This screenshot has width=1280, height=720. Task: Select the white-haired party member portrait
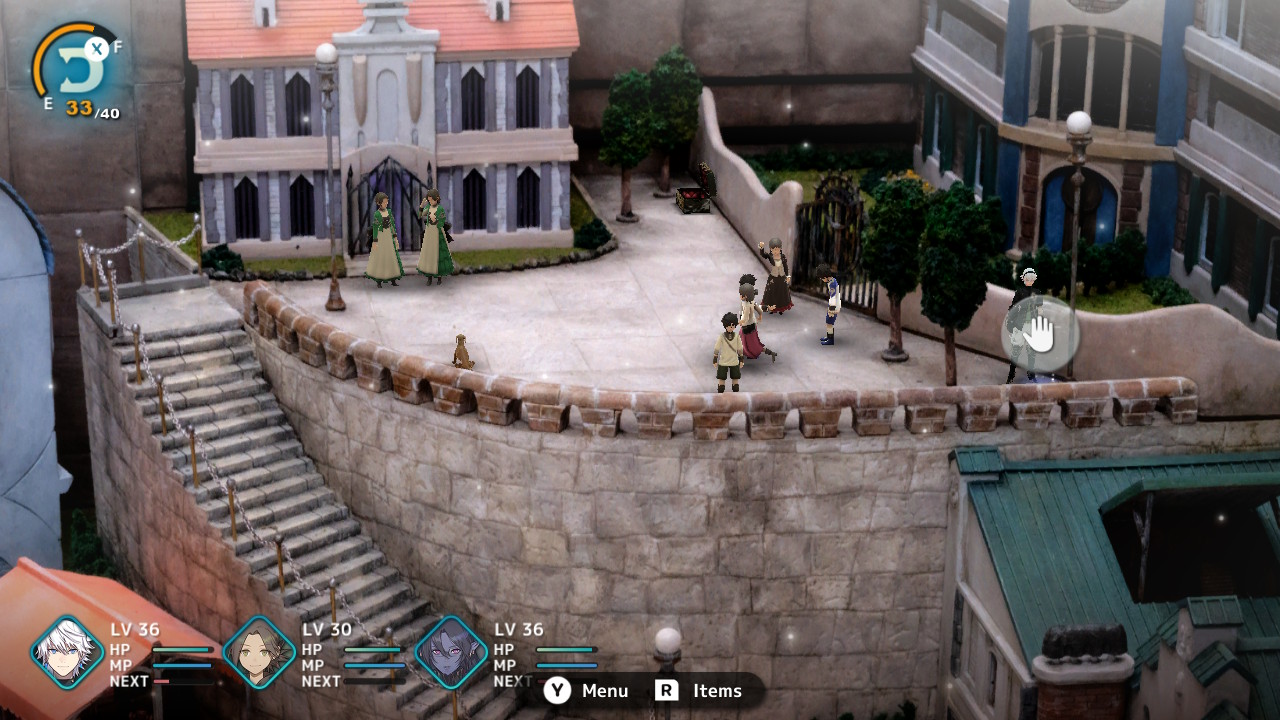[67, 652]
